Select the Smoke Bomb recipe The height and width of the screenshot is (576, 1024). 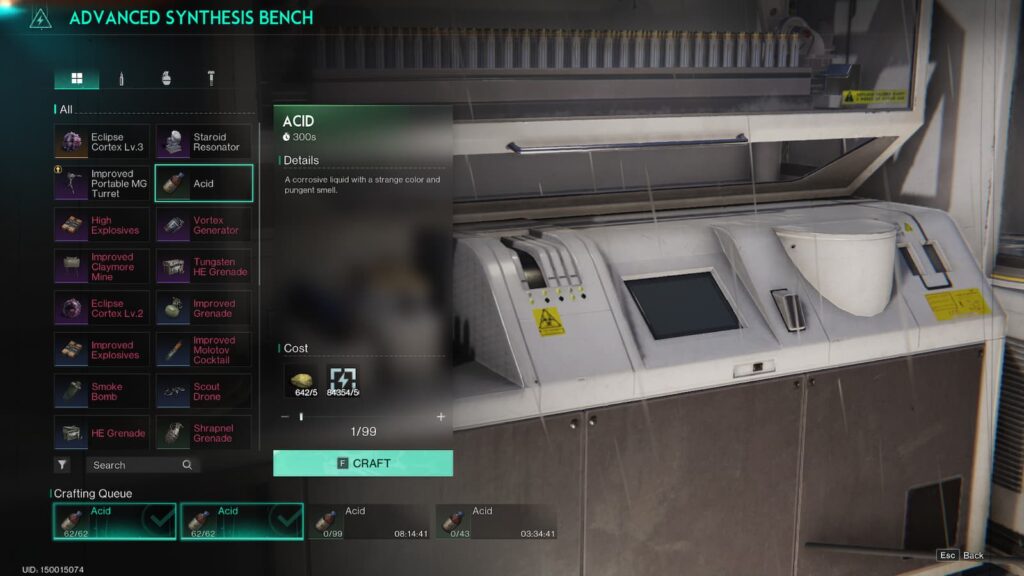pos(102,391)
